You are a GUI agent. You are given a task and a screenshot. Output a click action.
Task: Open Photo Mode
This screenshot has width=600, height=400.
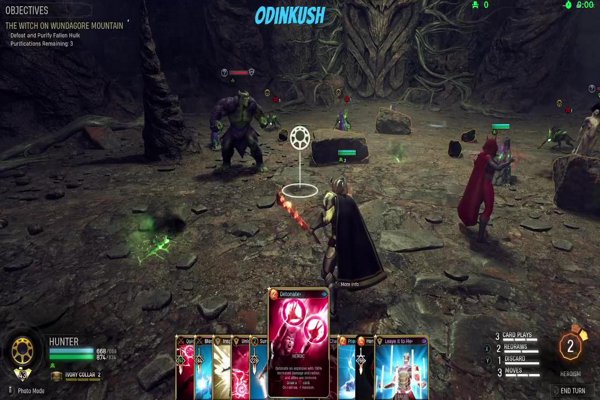[x=32, y=390]
